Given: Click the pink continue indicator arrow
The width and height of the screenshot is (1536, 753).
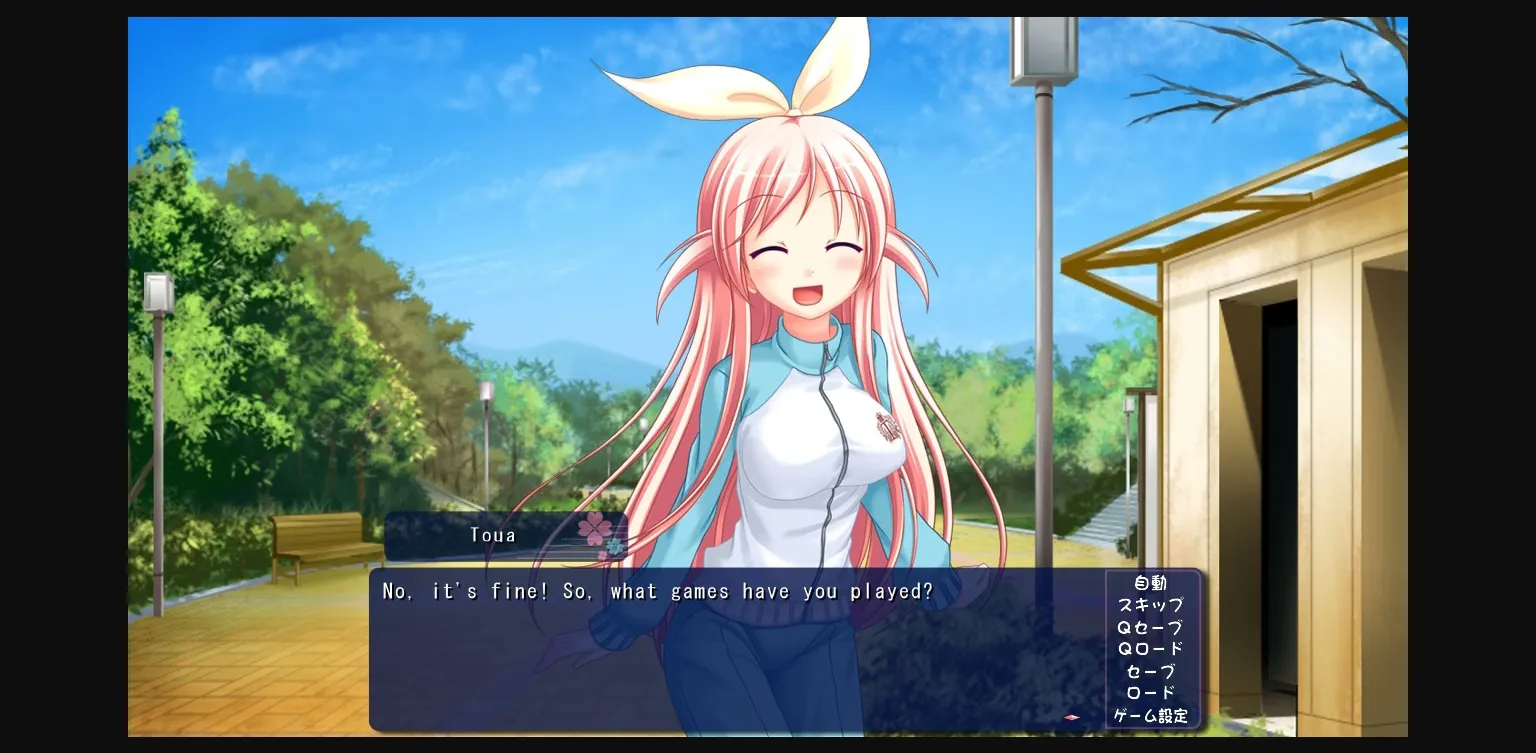Looking at the screenshot, I should coord(1070,716).
